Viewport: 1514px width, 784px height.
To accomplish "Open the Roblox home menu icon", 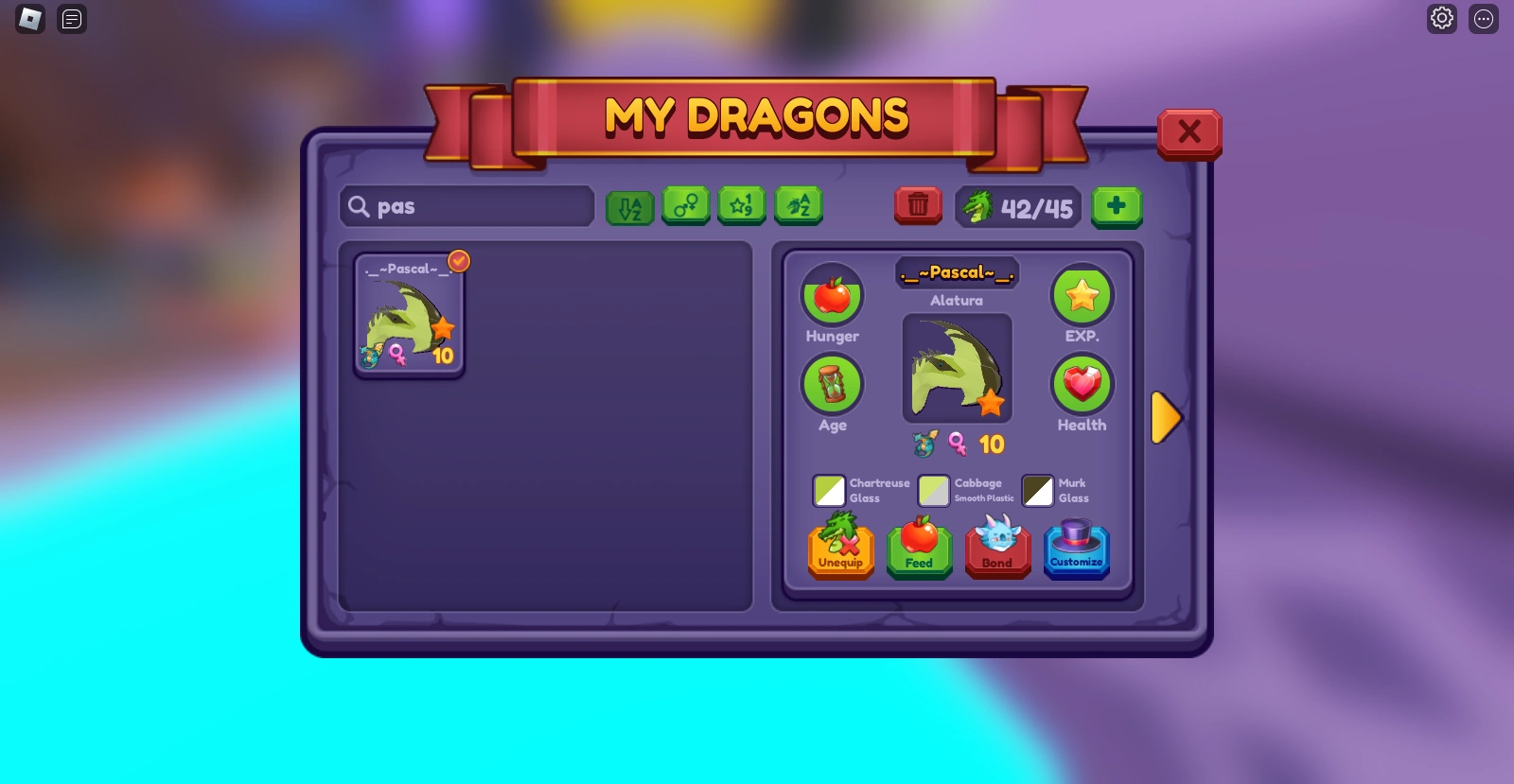I will tap(28, 19).
